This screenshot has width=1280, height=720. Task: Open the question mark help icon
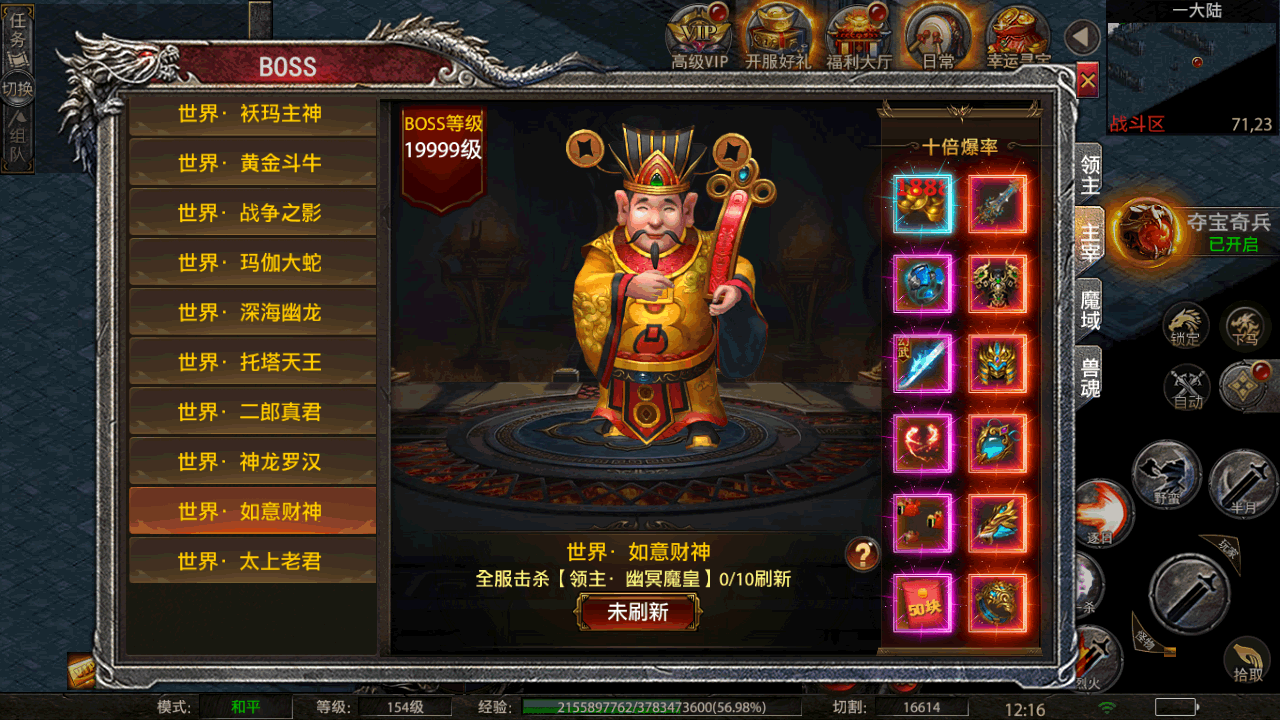click(863, 553)
